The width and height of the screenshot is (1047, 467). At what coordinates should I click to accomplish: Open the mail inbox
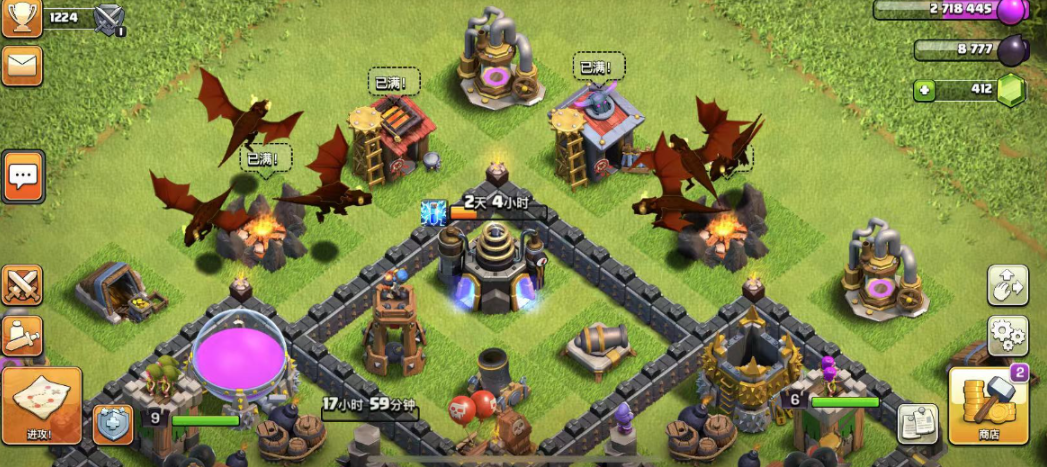click(x=21, y=65)
